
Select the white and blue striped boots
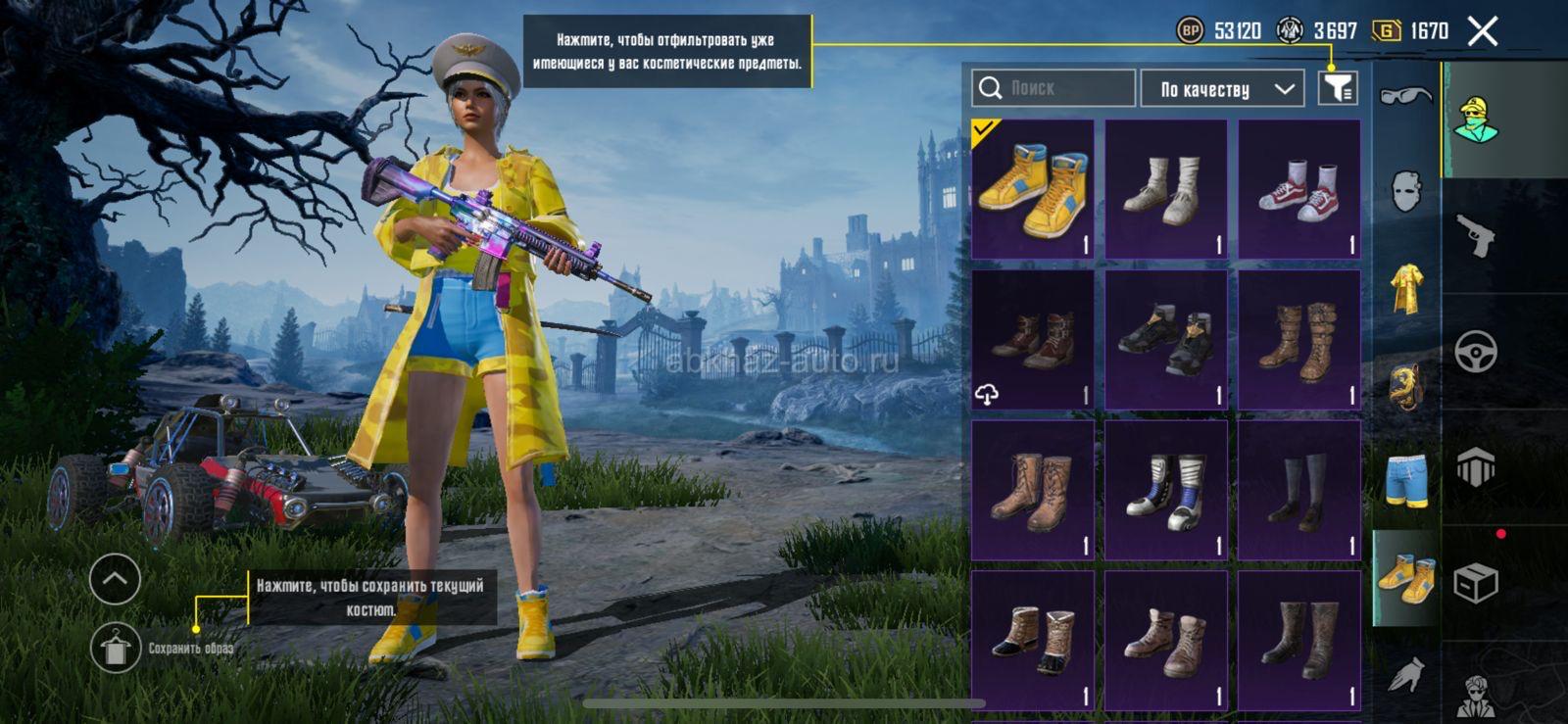[x=1165, y=490]
